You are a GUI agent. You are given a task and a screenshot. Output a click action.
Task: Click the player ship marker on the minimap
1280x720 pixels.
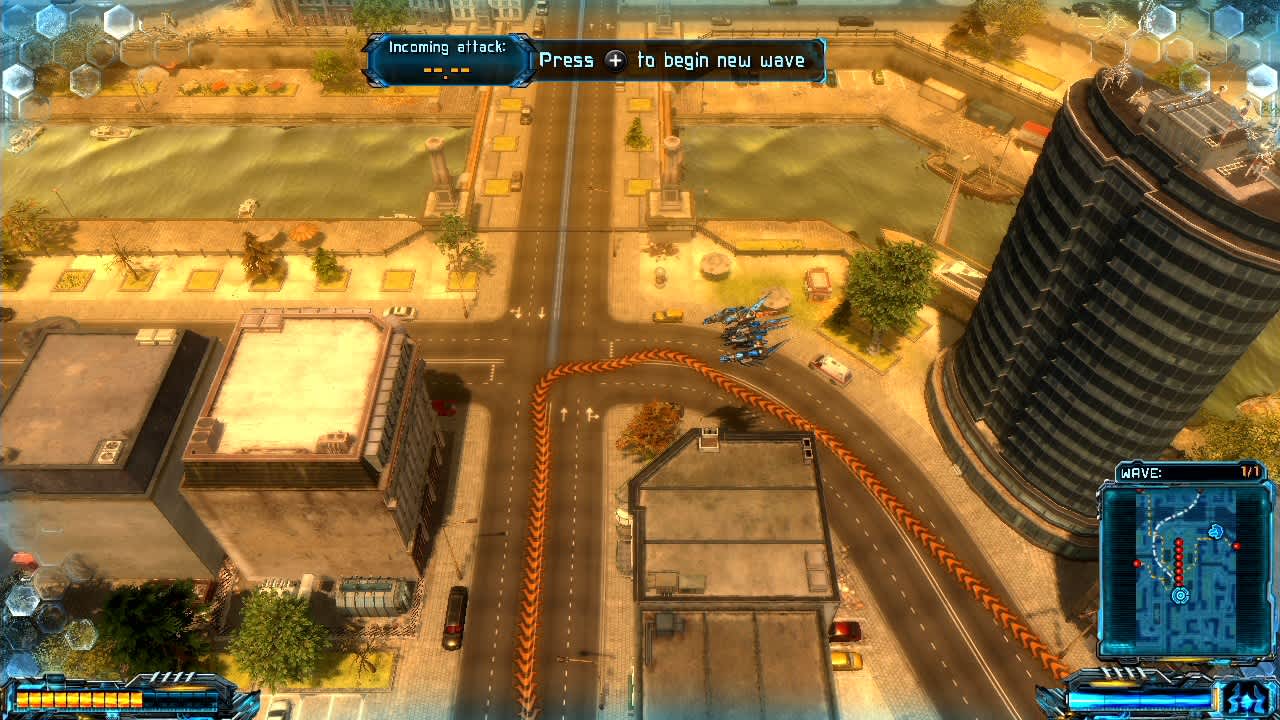click(1215, 530)
